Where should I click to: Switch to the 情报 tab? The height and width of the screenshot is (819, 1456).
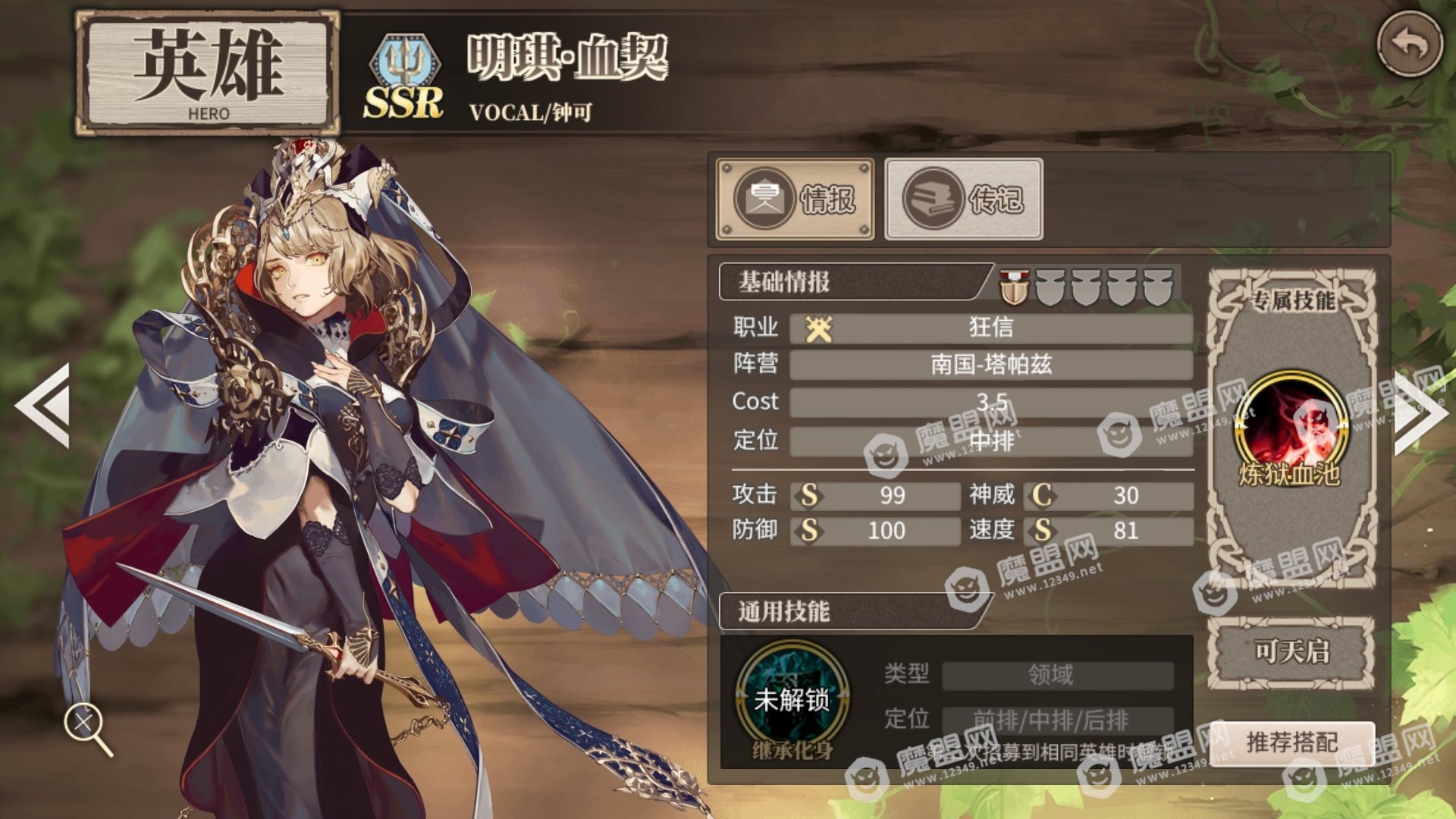[x=795, y=199]
